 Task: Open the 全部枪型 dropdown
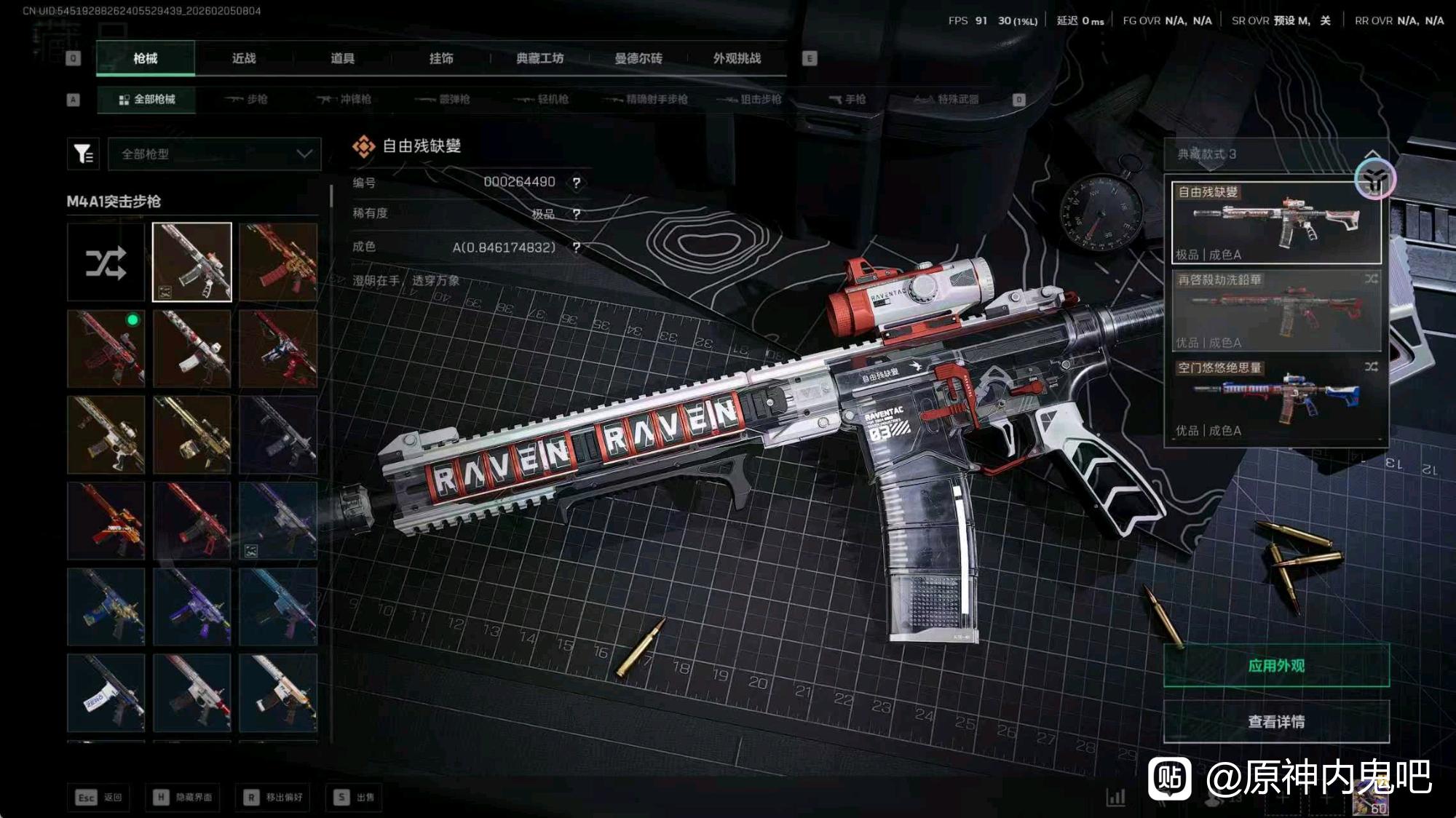pyautogui.click(x=215, y=154)
